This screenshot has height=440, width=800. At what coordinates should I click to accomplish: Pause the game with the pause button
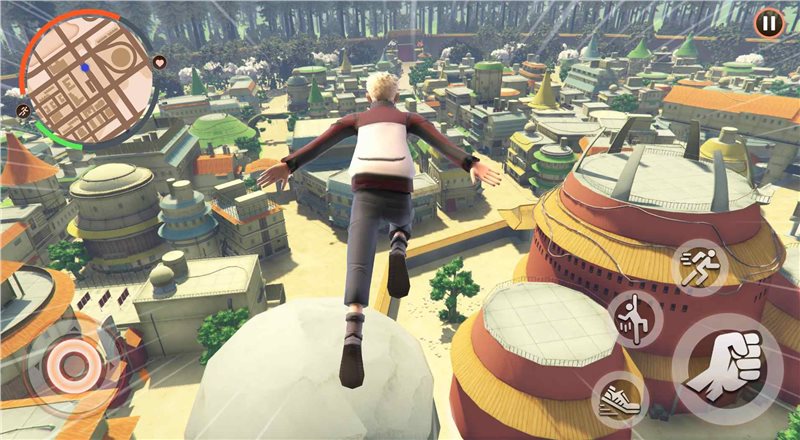pyautogui.click(x=768, y=22)
